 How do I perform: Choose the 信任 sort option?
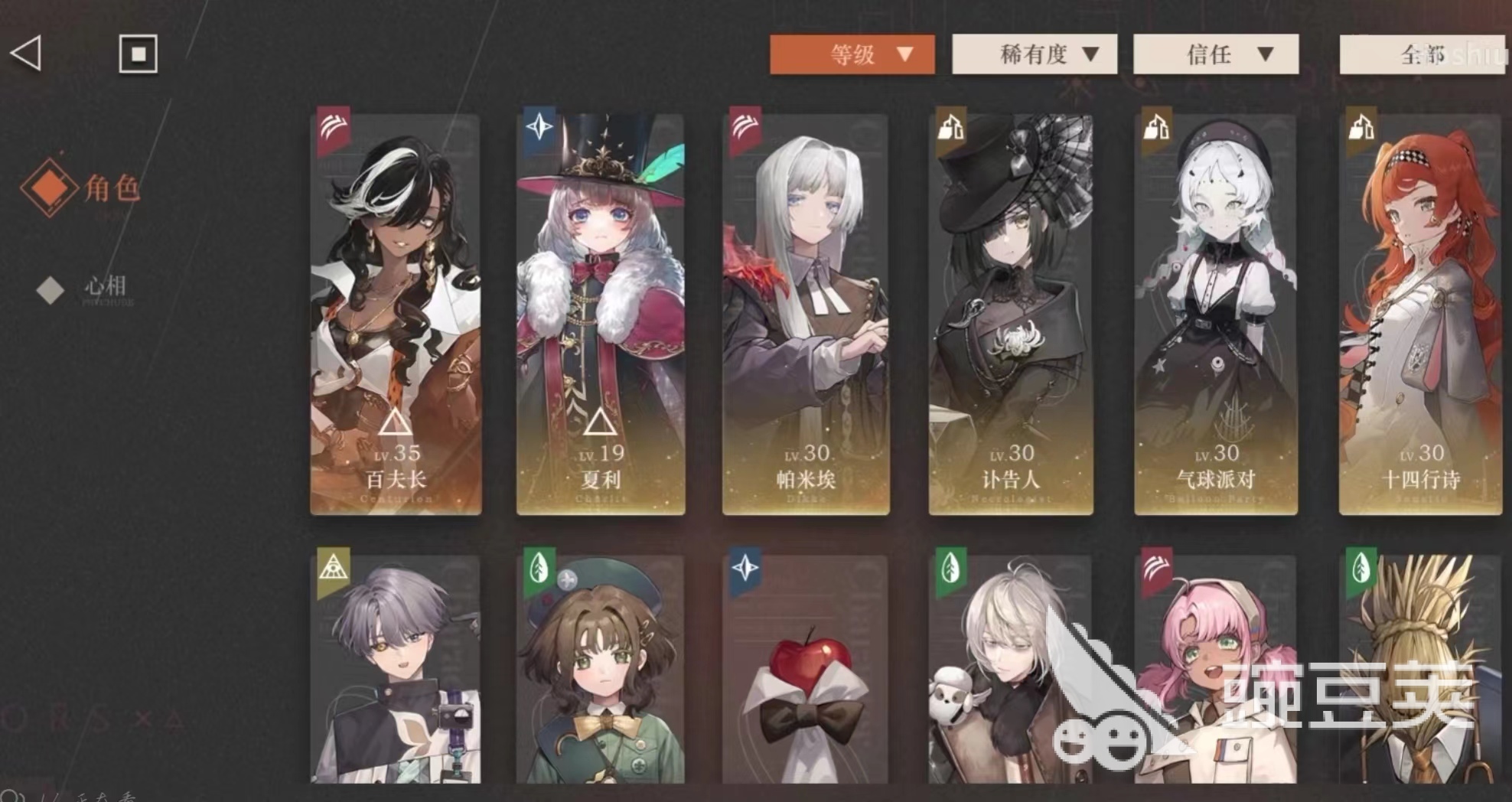click(x=1215, y=54)
